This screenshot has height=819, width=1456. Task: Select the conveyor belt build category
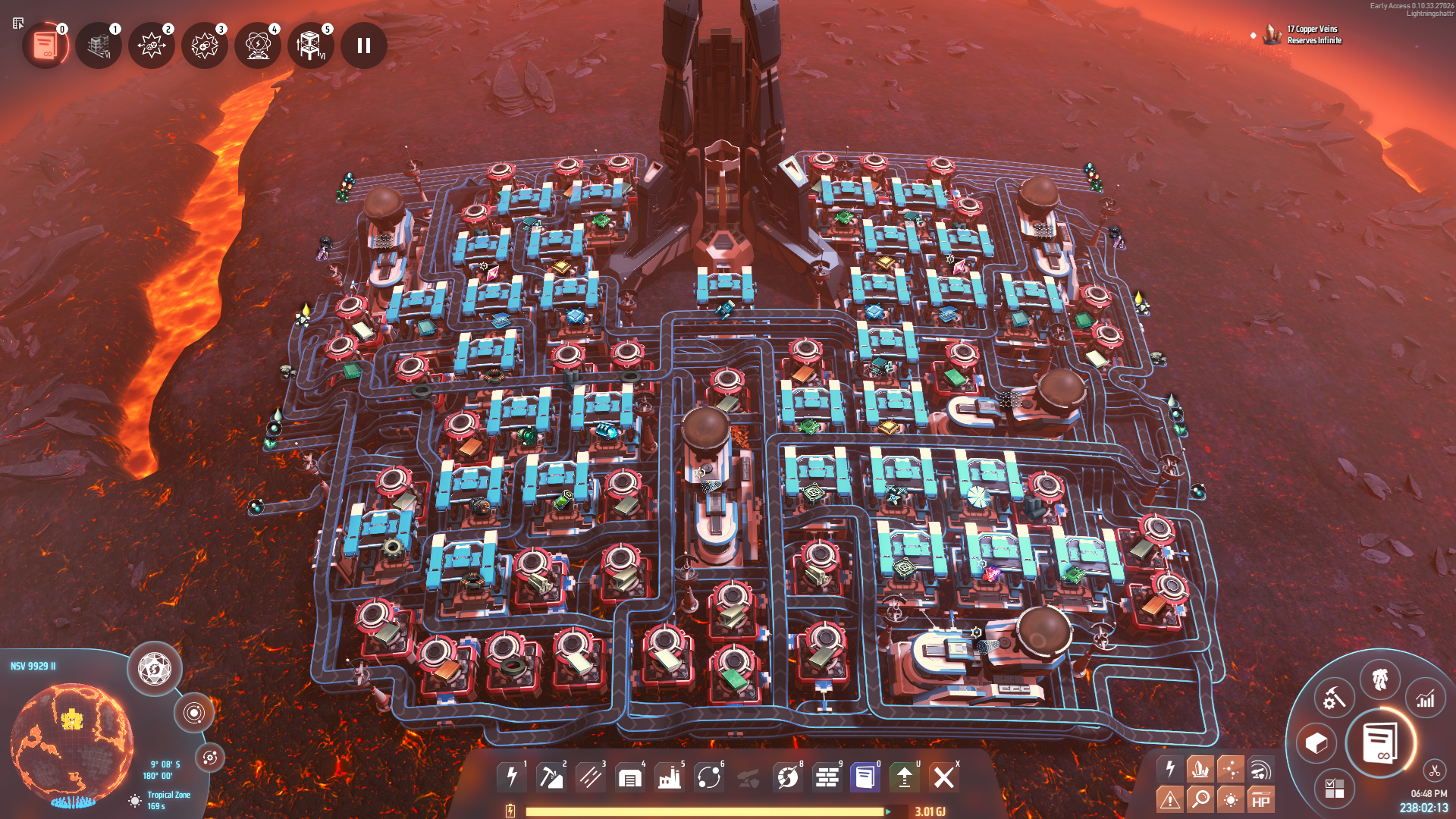click(x=591, y=777)
